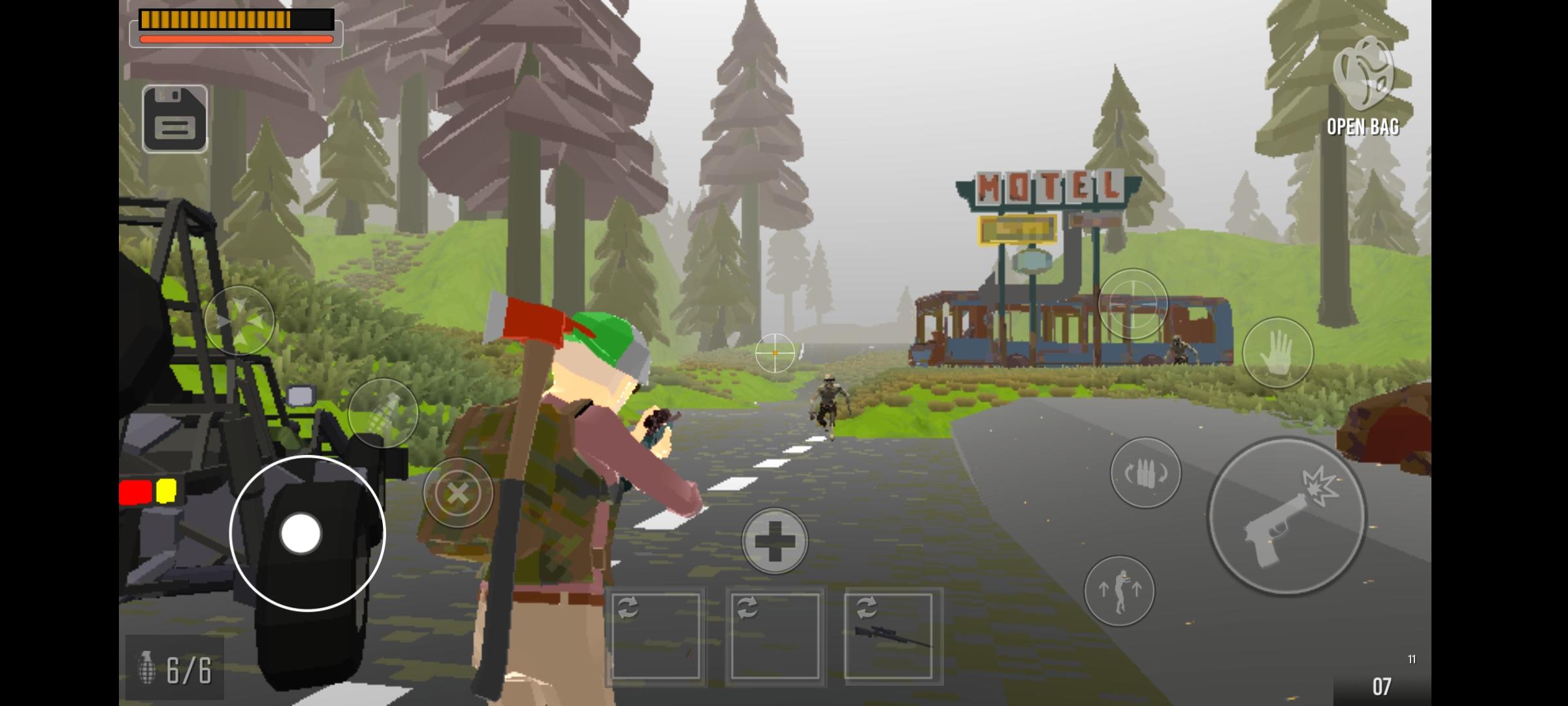This screenshot has height=706, width=1568.
Task: Tap the floppy disk save icon
Action: [x=174, y=119]
